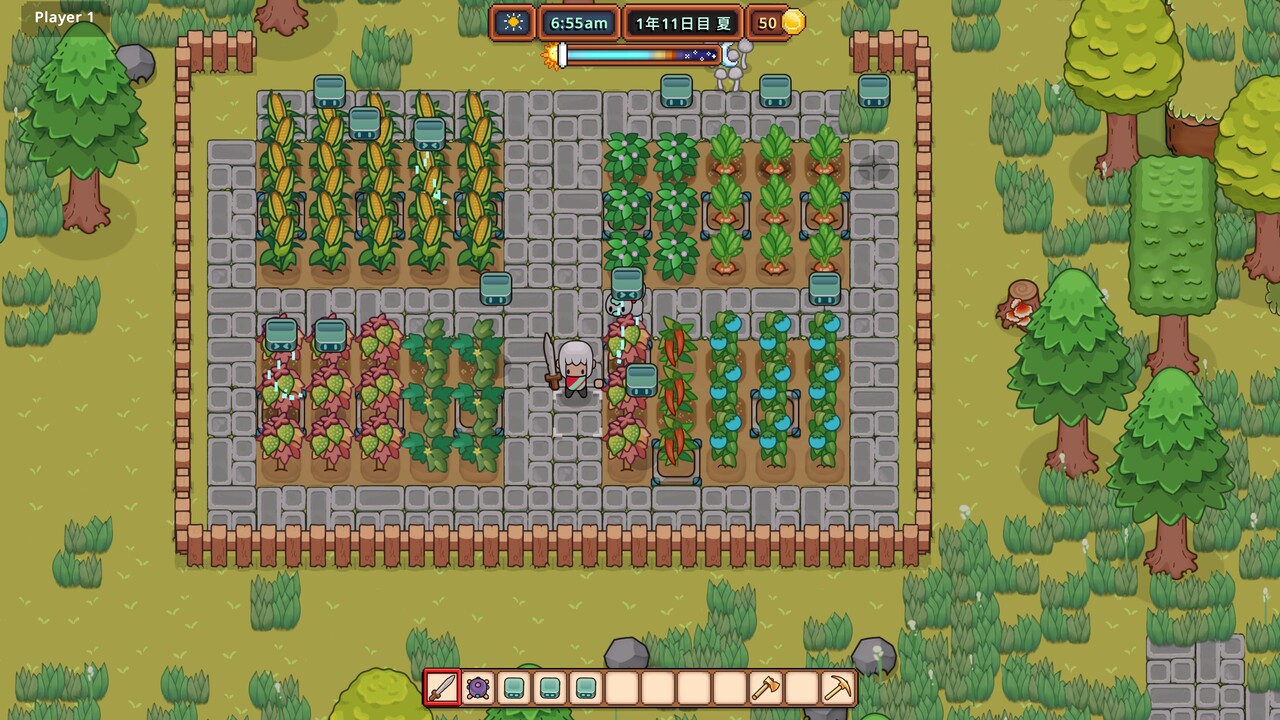Screen dimensions: 1280x720
Task: Equip the axe from the hotbar
Action: tap(765, 688)
